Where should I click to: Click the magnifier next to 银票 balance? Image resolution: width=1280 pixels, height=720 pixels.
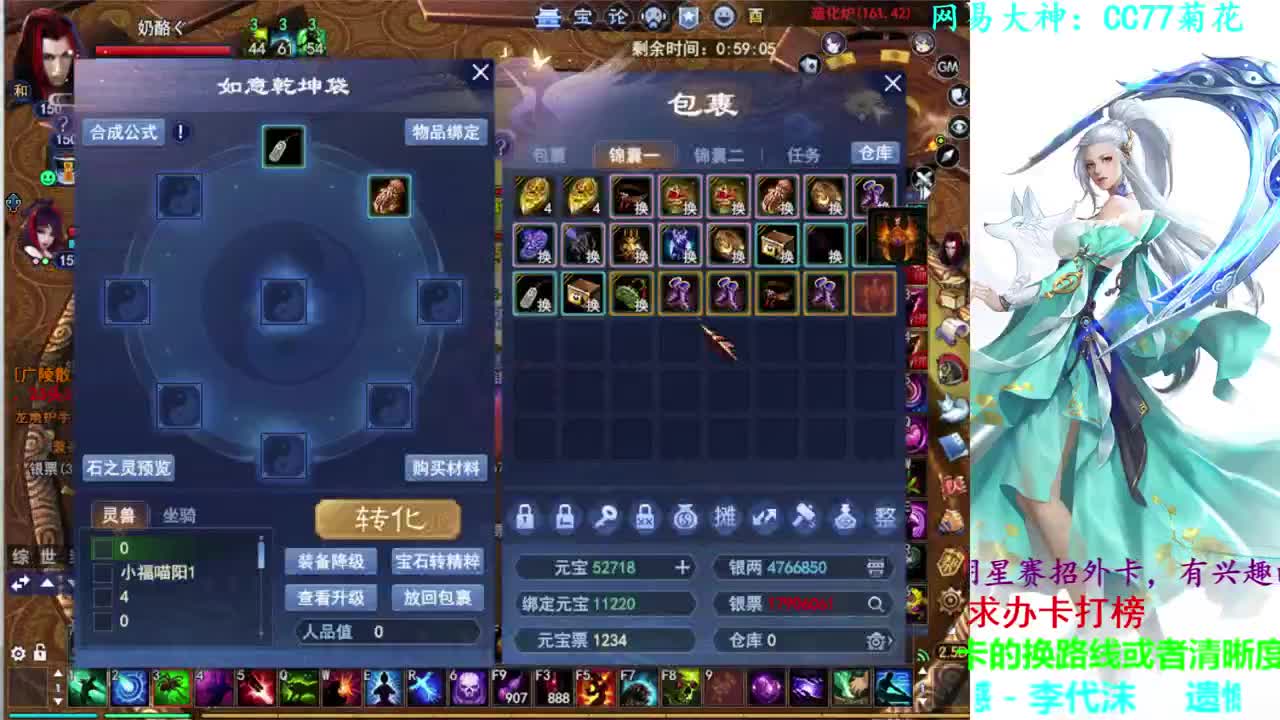click(x=876, y=604)
